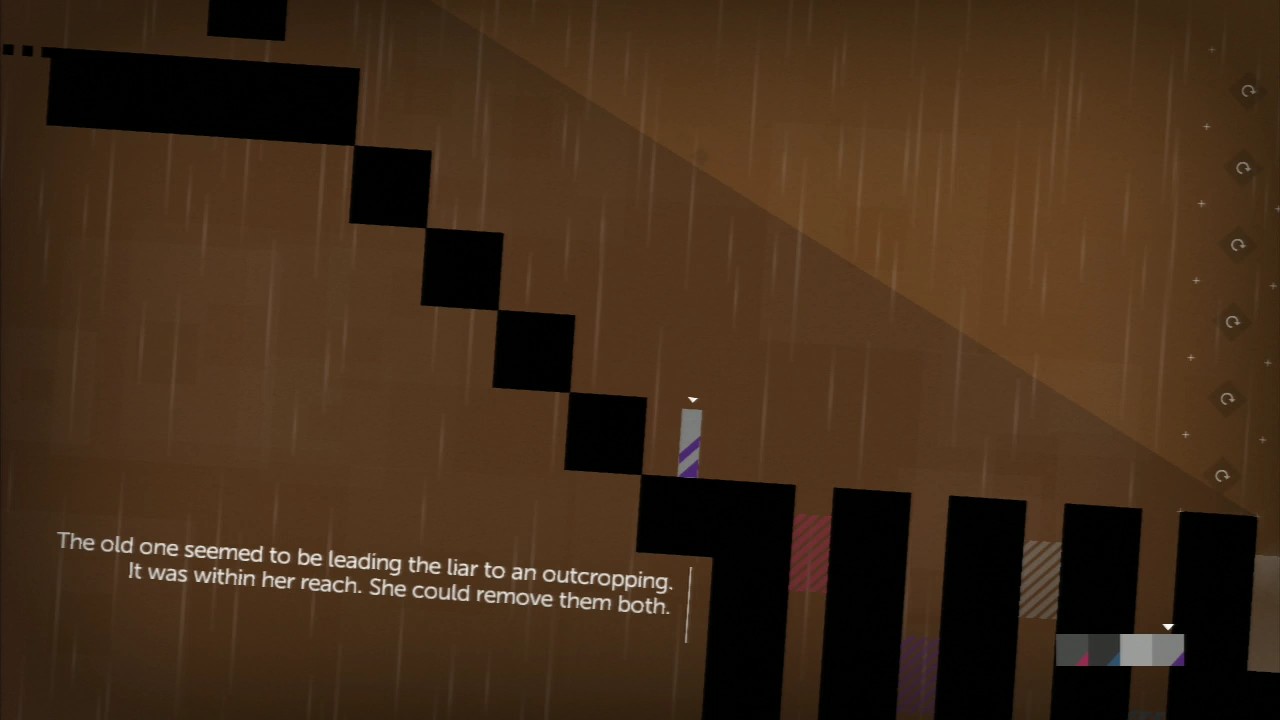Select the character tile with purple corner
The width and height of the screenshot is (1280, 720).
point(1168,650)
